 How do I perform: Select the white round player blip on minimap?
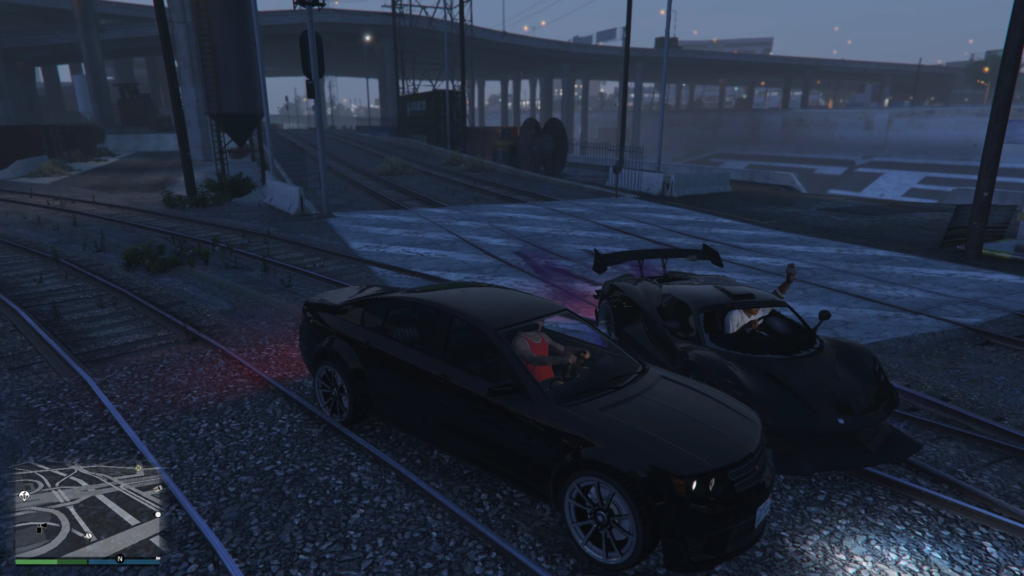coord(158,514)
